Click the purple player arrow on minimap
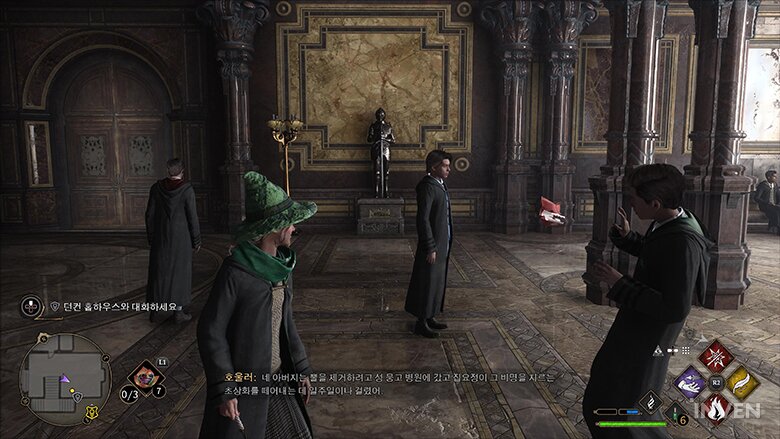Screen dimensions: 780x439 click(64, 379)
